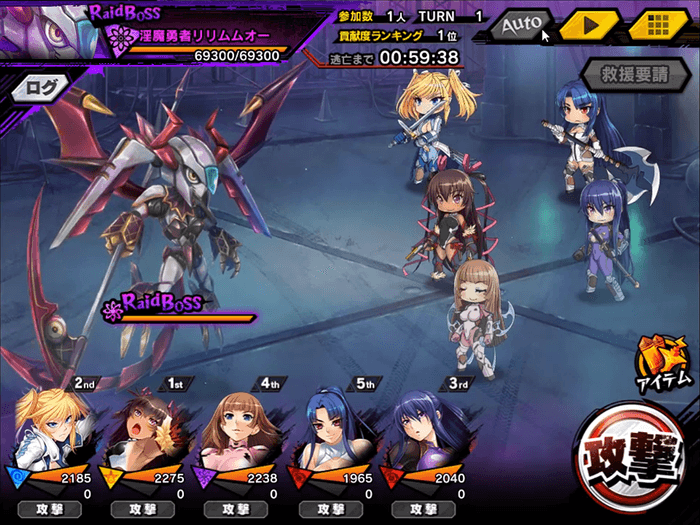Open the ログ battle log
The height and width of the screenshot is (525, 700).
point(42,88)
